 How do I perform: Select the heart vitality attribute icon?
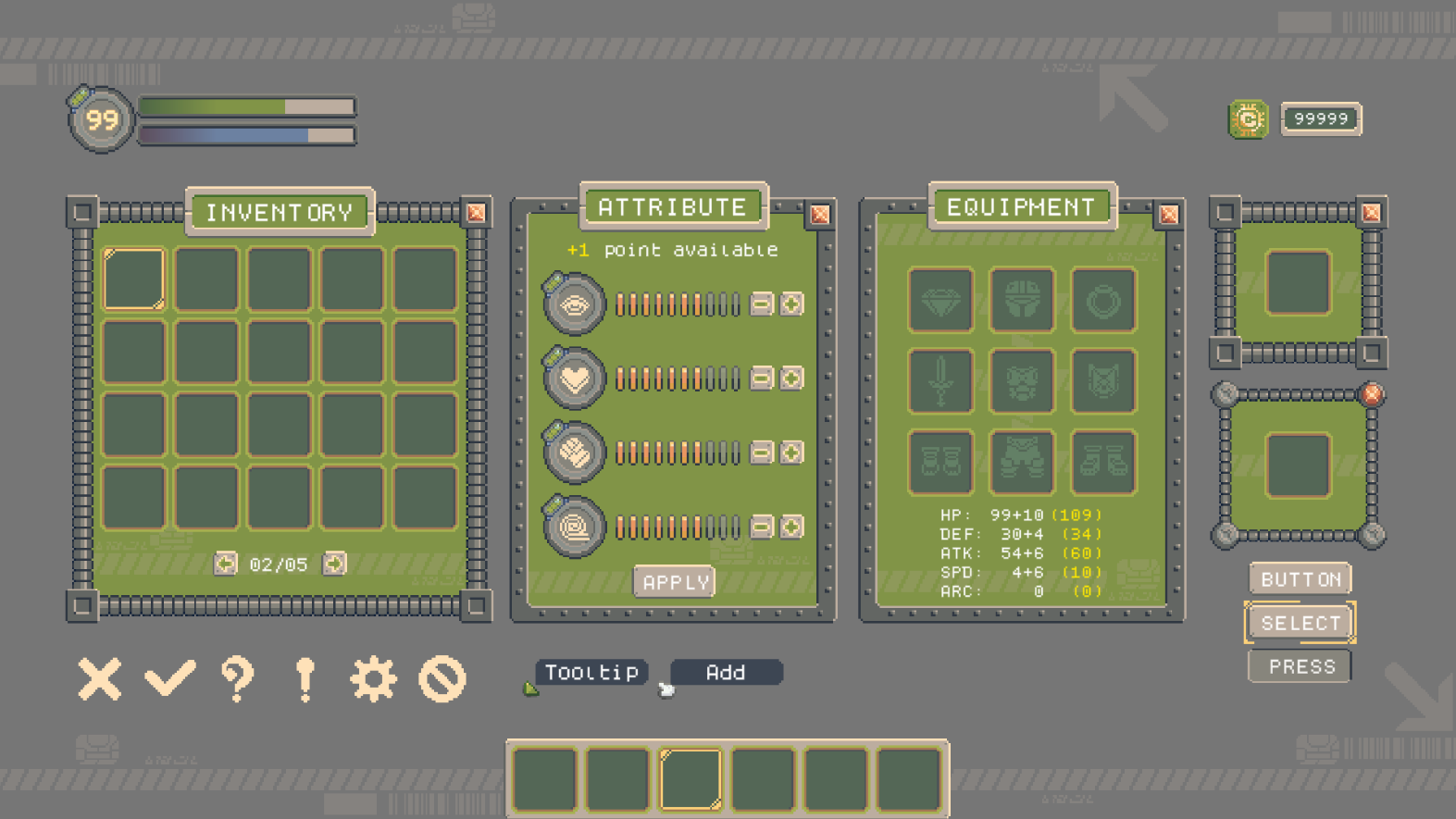[573, 378]
